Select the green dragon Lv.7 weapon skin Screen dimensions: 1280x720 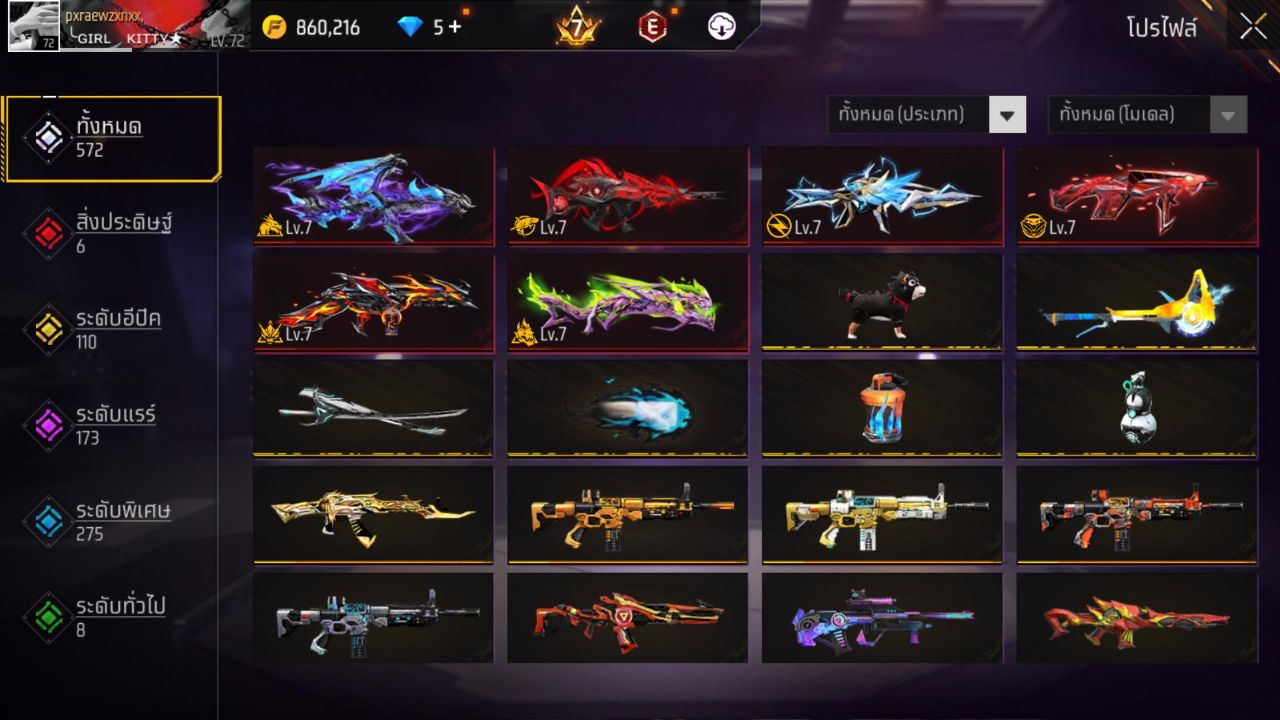627,303
